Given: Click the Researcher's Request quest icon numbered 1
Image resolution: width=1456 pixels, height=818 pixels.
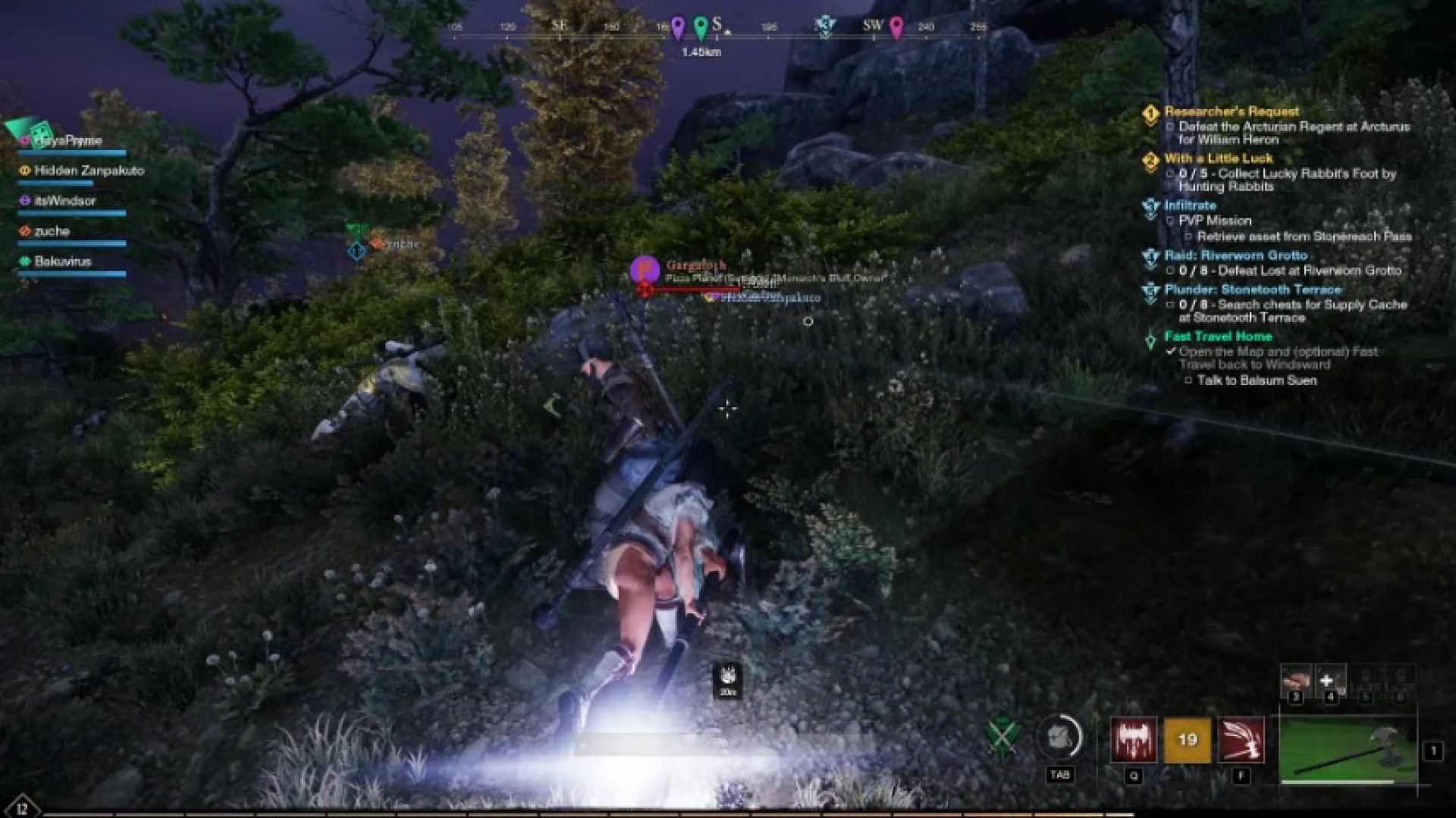Looking at the screenshot, I should [x=1149, y=114].
